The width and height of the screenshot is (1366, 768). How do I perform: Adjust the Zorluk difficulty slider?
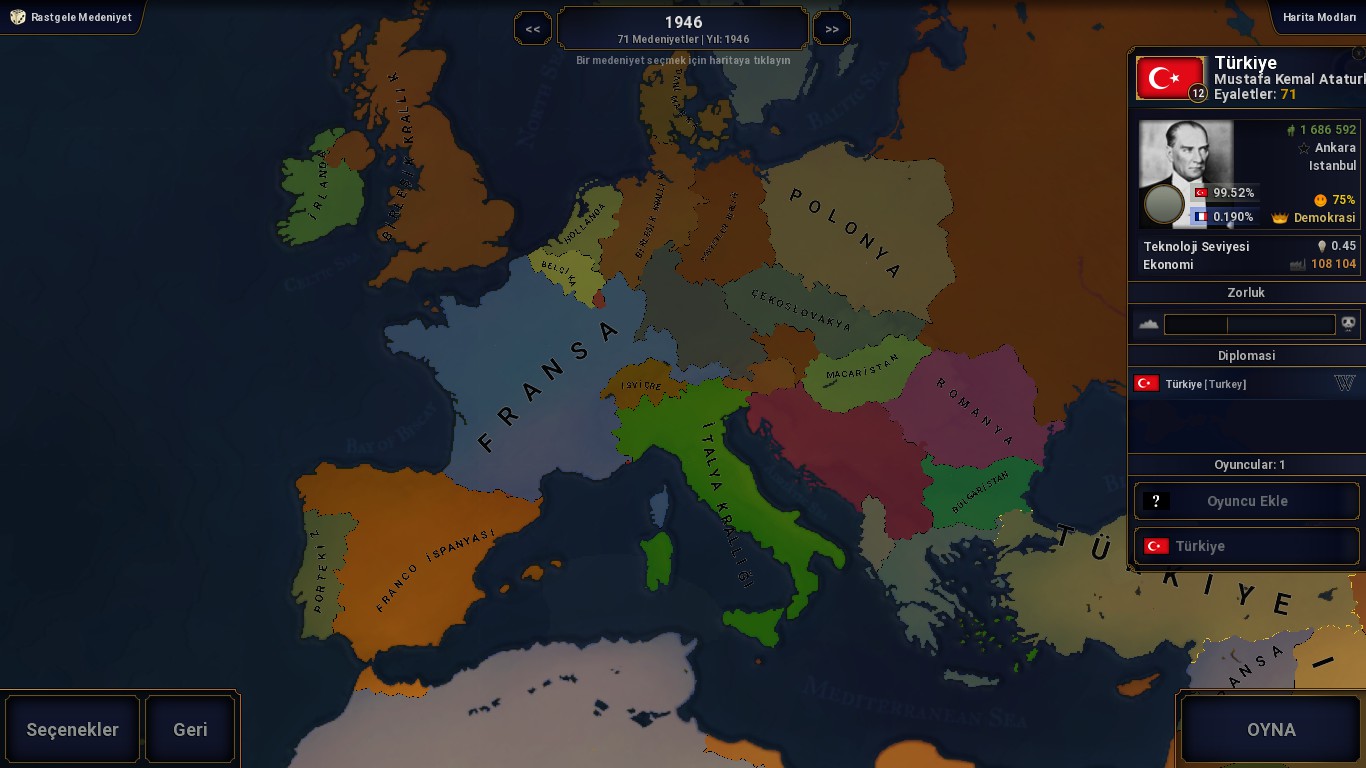click(1249, 324)
